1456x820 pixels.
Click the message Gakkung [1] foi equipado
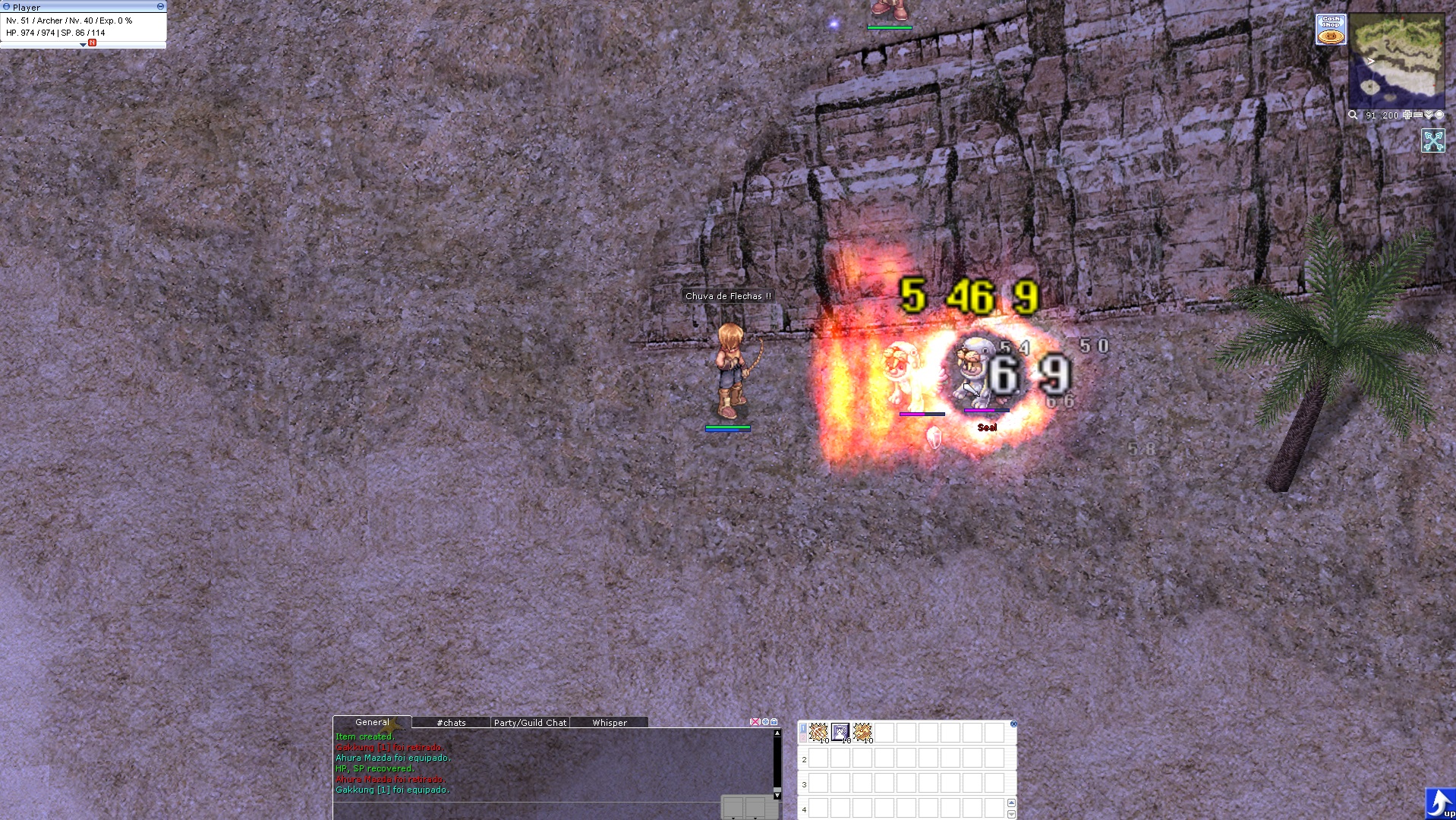click(393, 790)
